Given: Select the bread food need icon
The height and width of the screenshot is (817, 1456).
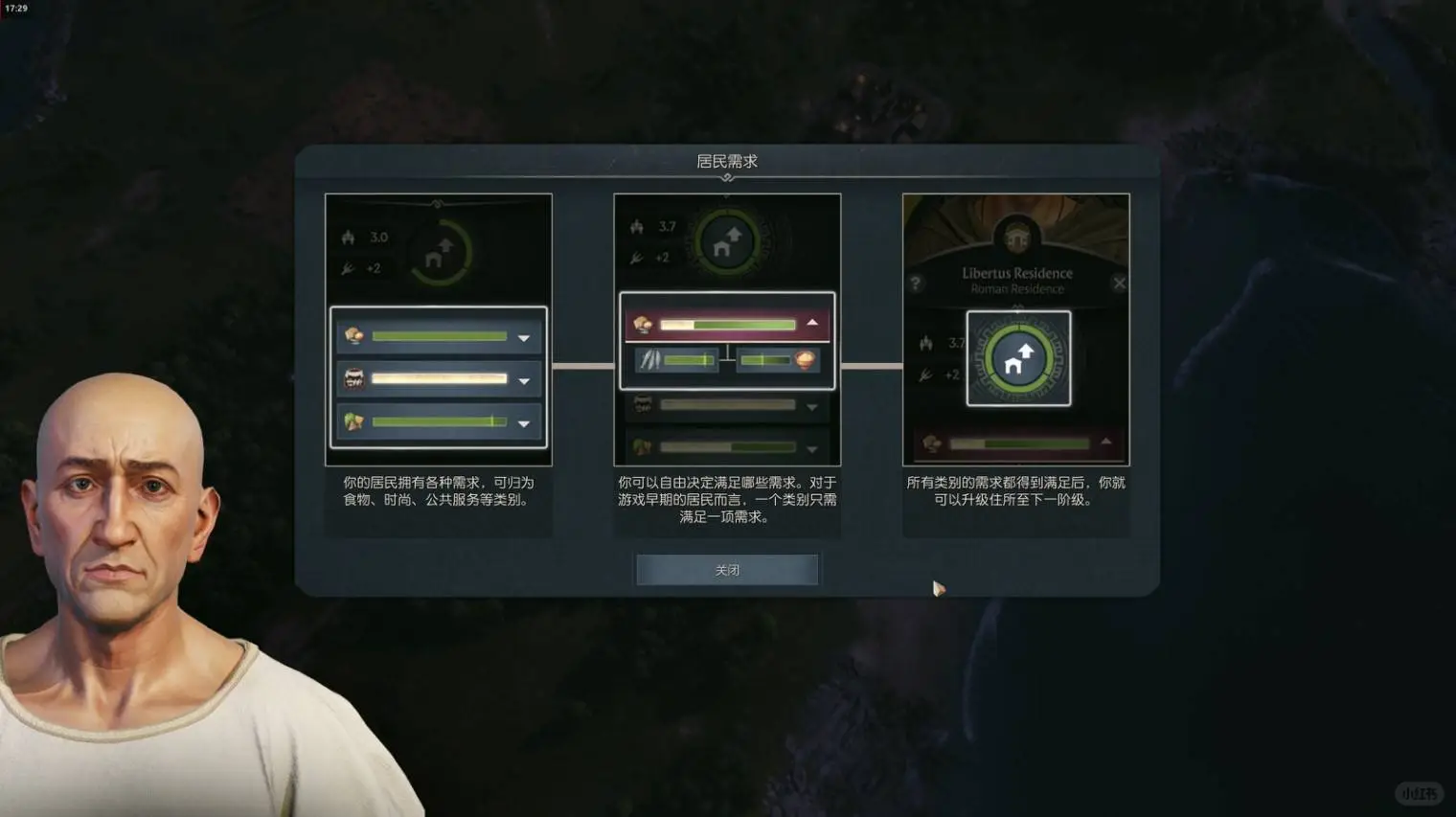Looking at the screenshot, I should click(x=355, y=336).
